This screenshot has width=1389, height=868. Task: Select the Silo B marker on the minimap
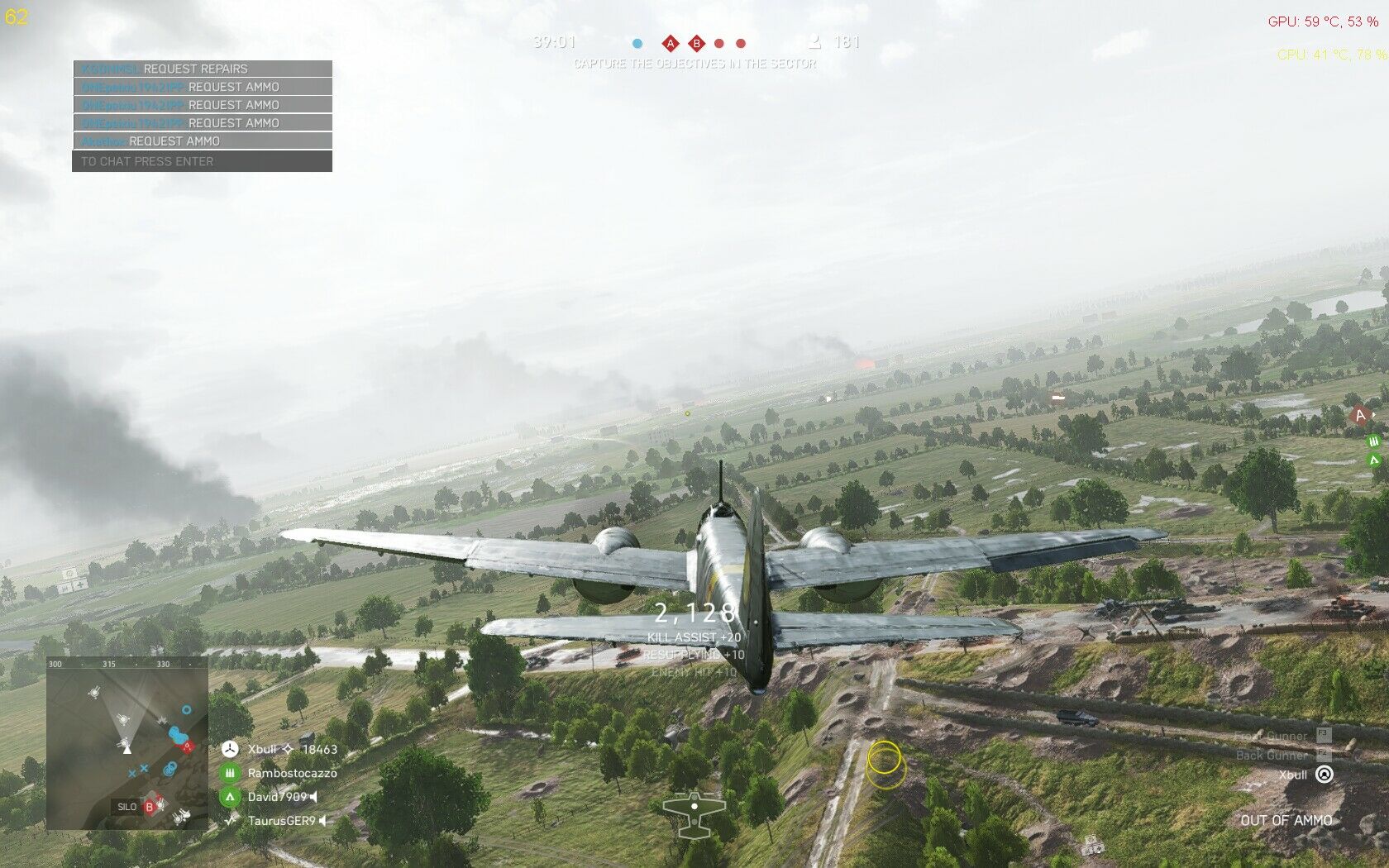pyautogui.click(x=150, y=807)
